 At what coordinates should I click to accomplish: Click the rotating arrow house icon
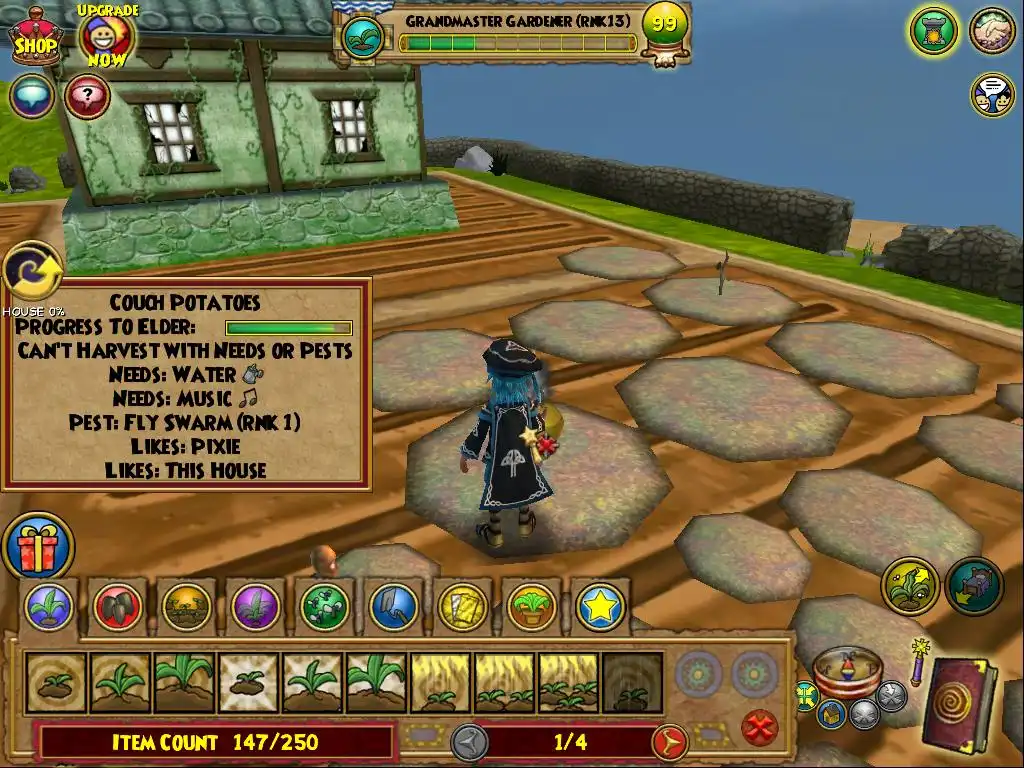point(32,272)
